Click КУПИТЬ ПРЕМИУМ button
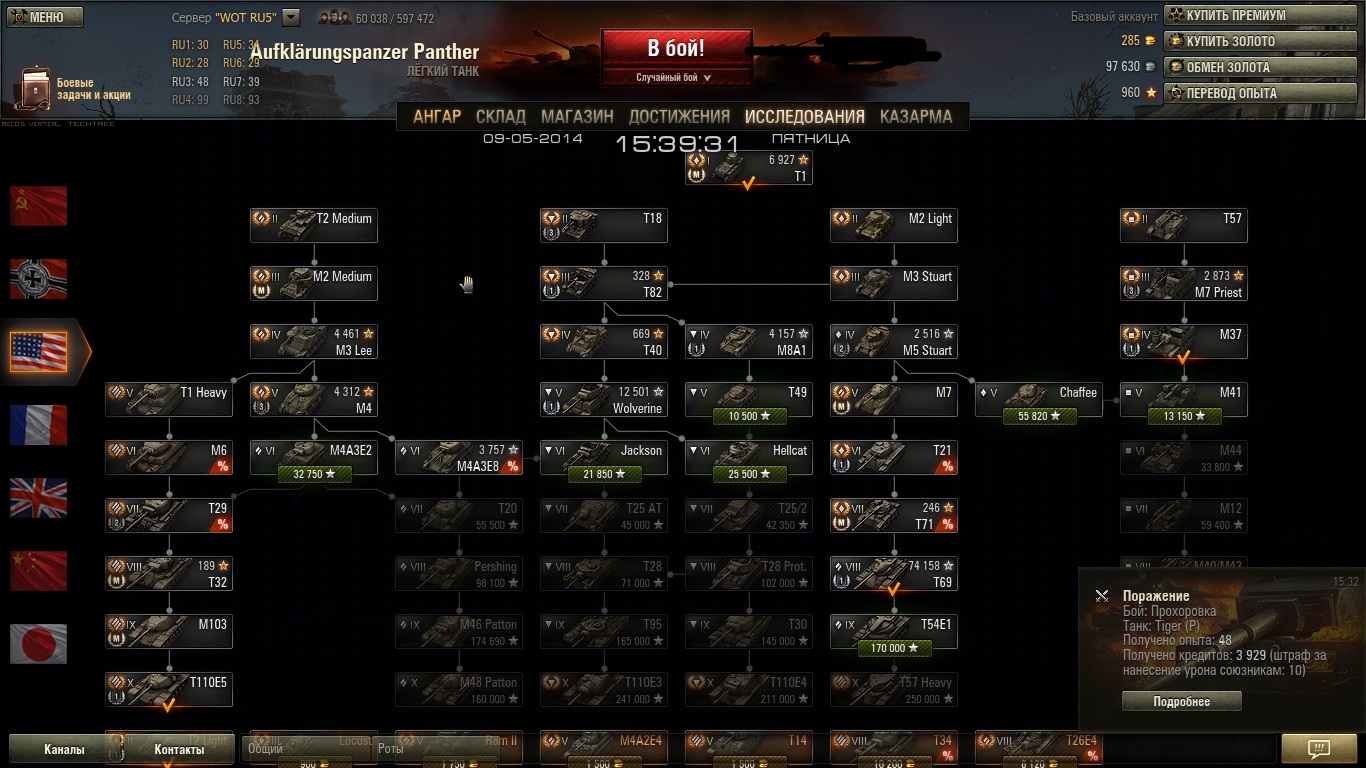 pyautogui.click(x=1259, y=15)
